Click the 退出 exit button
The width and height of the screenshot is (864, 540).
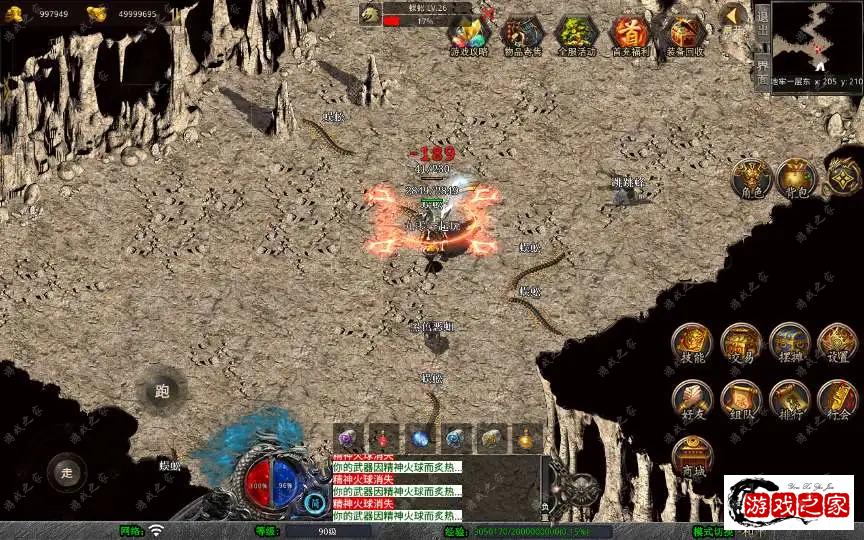coord(762,27)
